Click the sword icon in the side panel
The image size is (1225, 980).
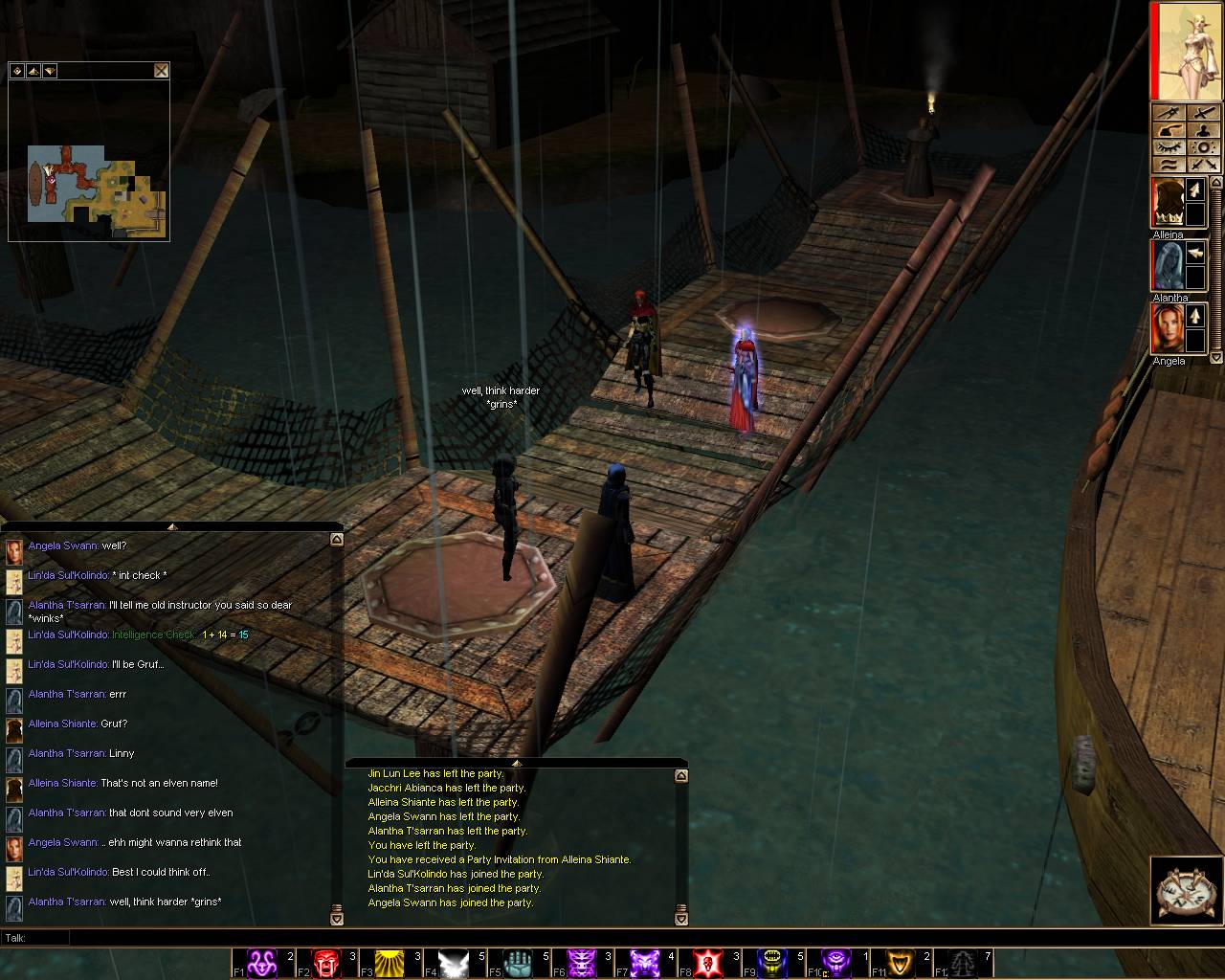click(x=1166, y=113)
